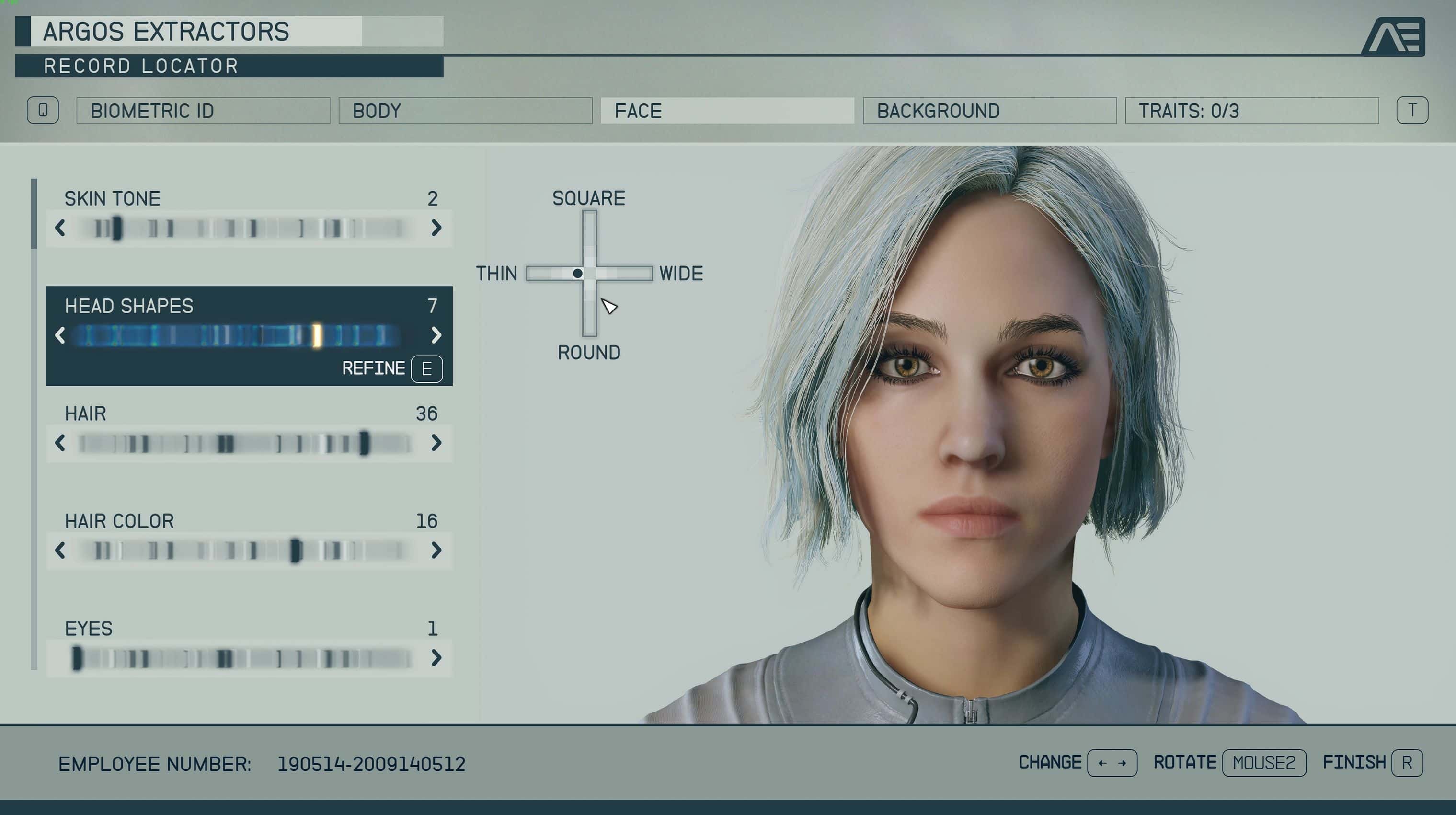Click the Skin Tone left arrow
The width and height of the screenshot is (1456, 815).
(x=60, y=229)
